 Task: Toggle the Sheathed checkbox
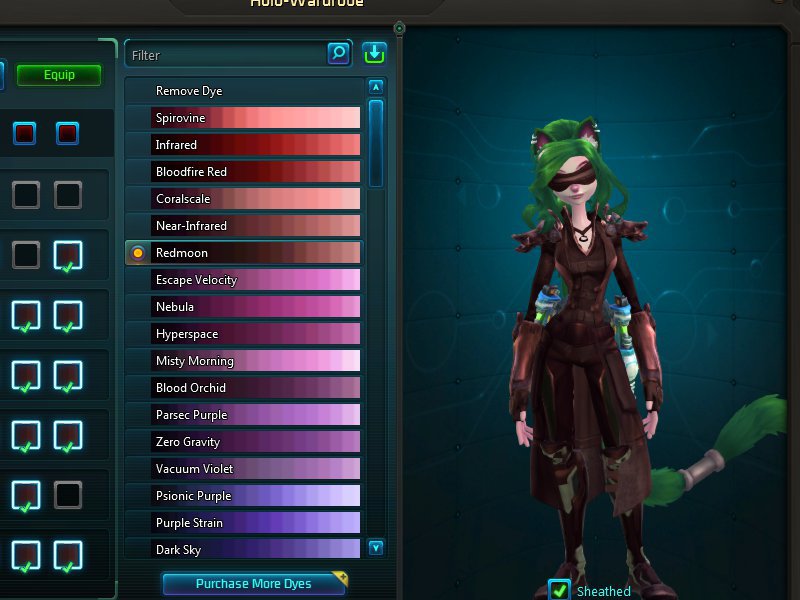coord(560,590)
